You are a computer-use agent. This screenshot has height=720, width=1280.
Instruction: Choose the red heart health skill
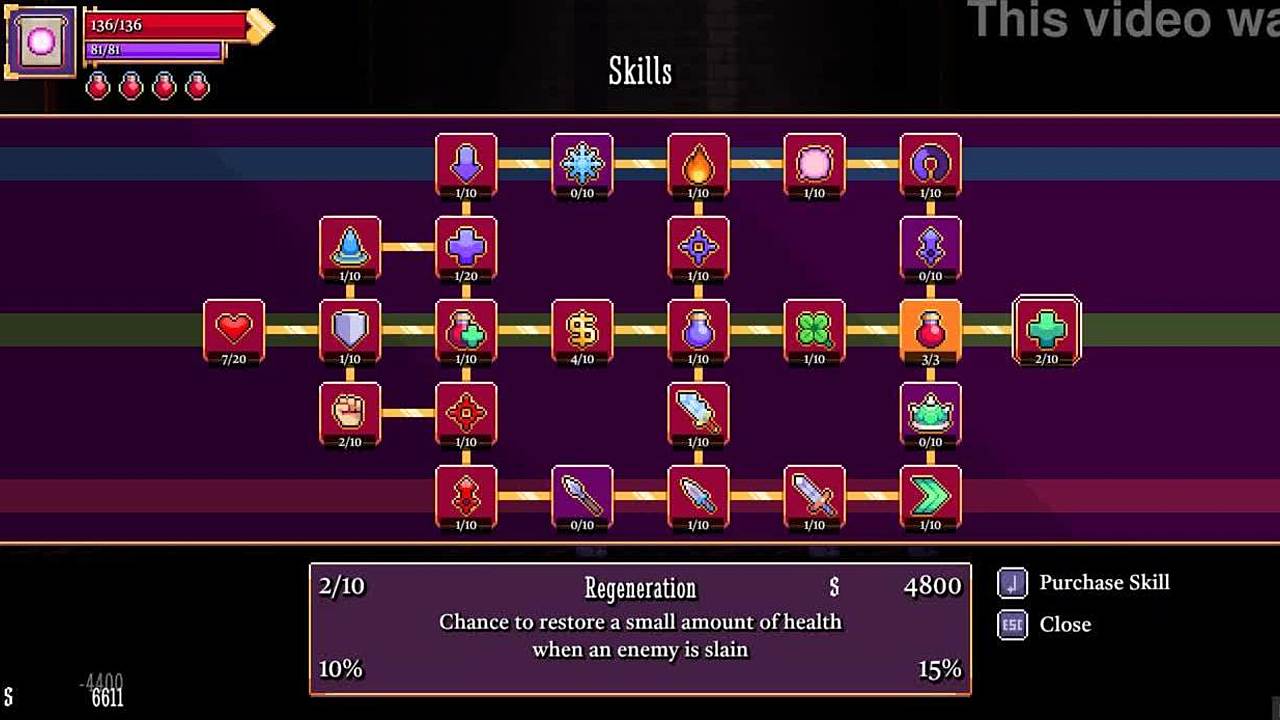(234, 329)
